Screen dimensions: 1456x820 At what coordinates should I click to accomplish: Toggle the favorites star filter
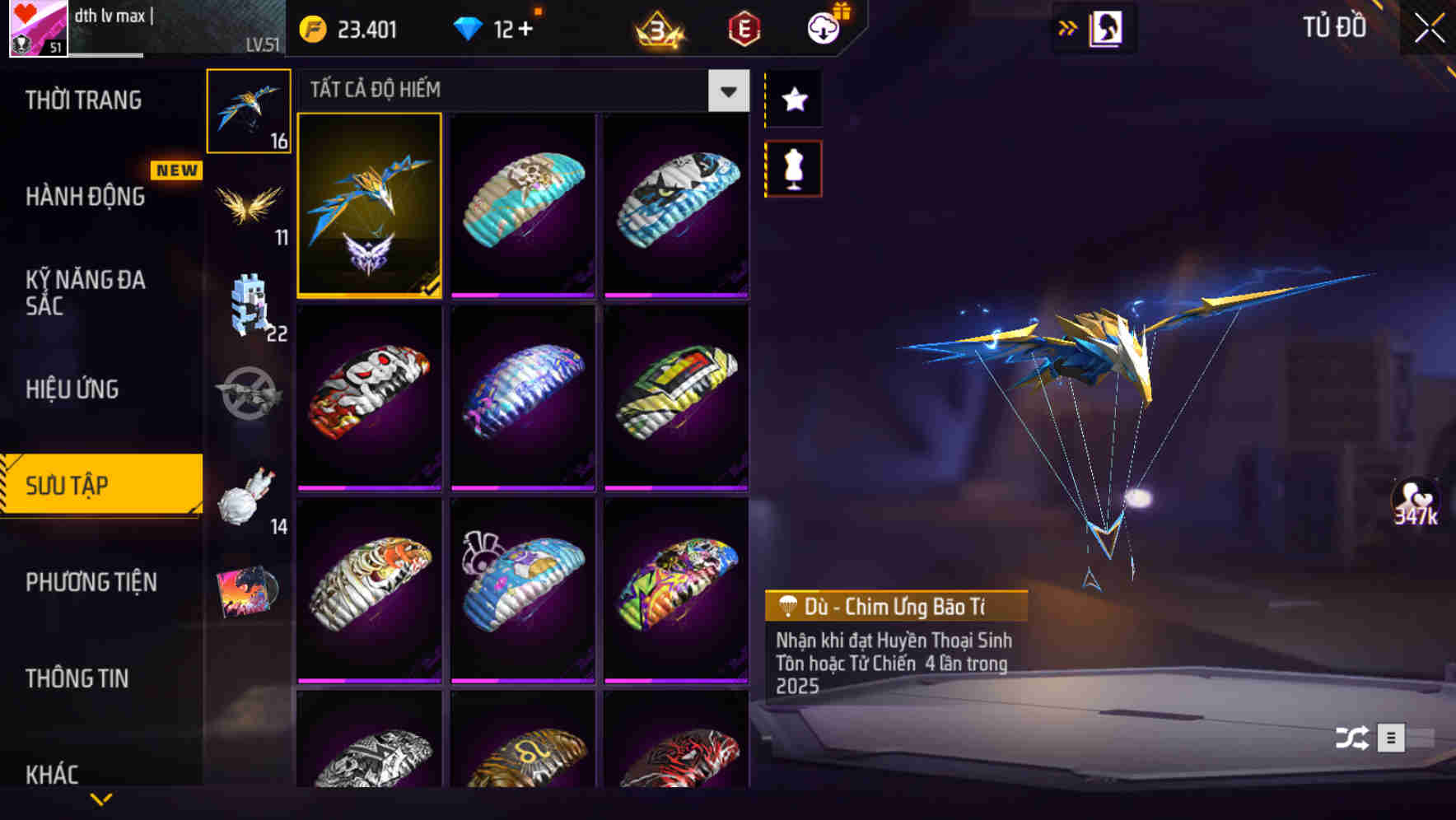[x=792, y=100]
